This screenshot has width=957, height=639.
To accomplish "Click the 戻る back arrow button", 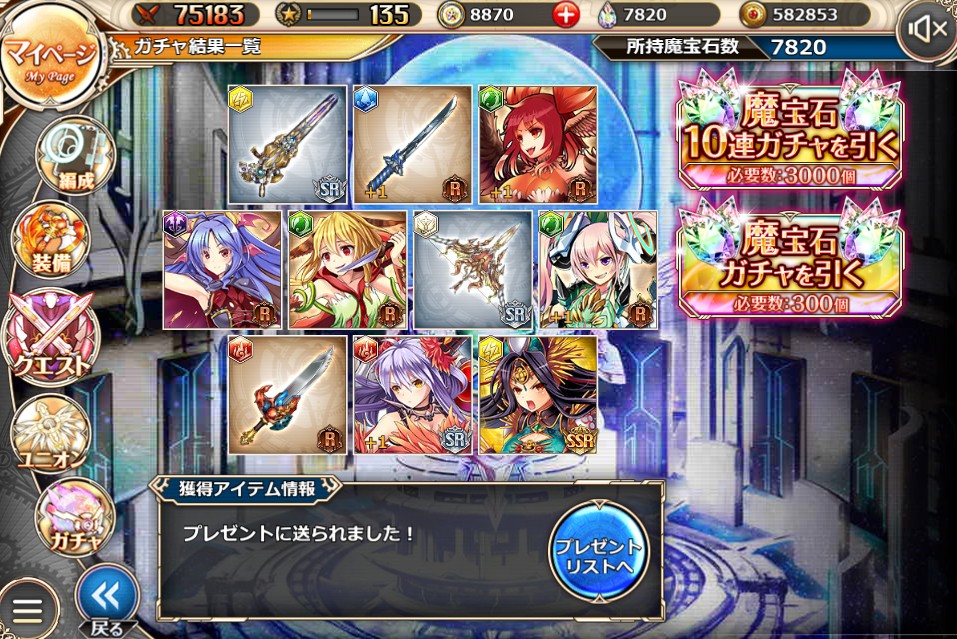I will pyautogui.click(x=107, y=598).
